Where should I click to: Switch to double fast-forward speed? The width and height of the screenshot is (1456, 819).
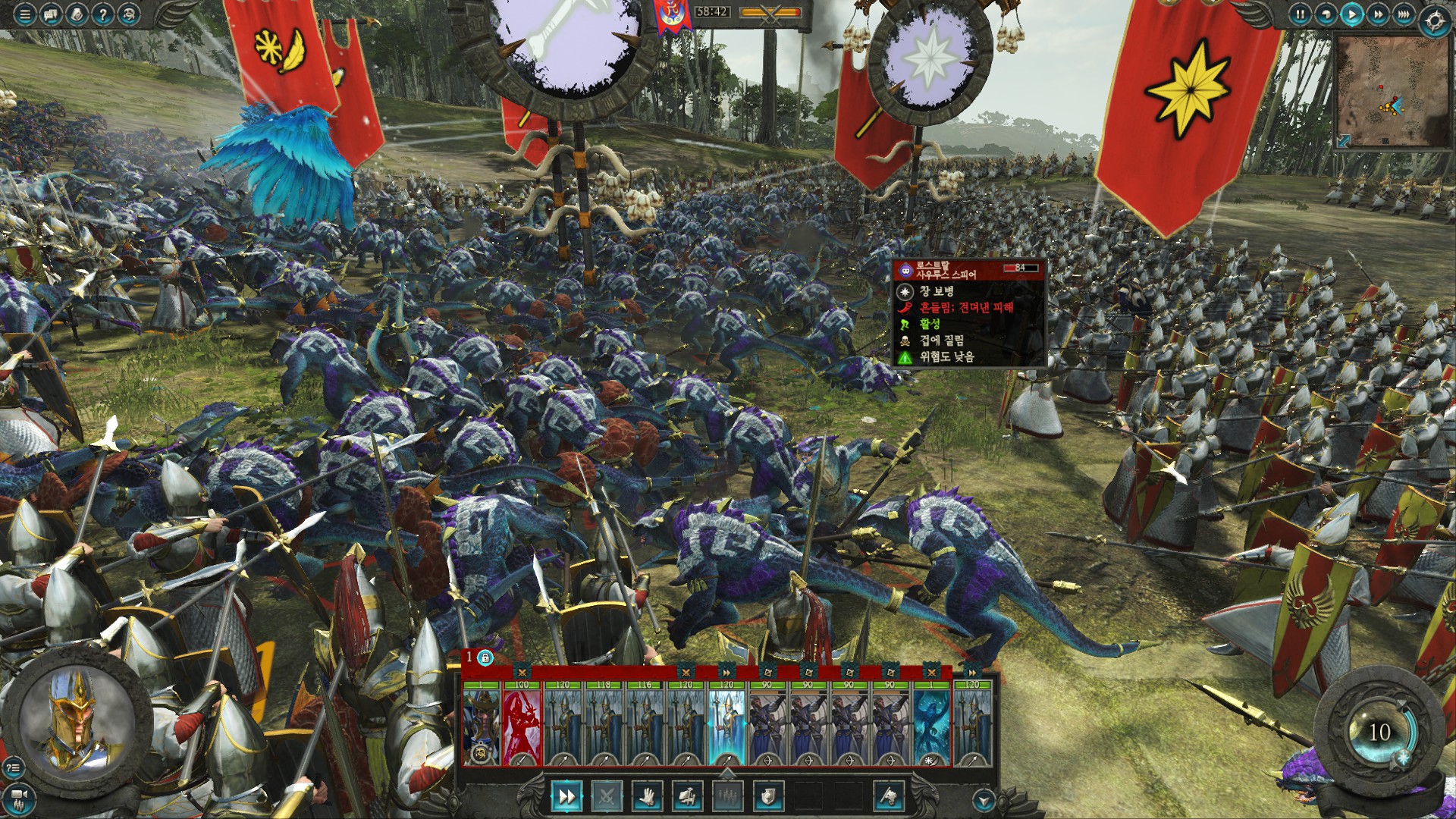click(x=1377, y=14)
